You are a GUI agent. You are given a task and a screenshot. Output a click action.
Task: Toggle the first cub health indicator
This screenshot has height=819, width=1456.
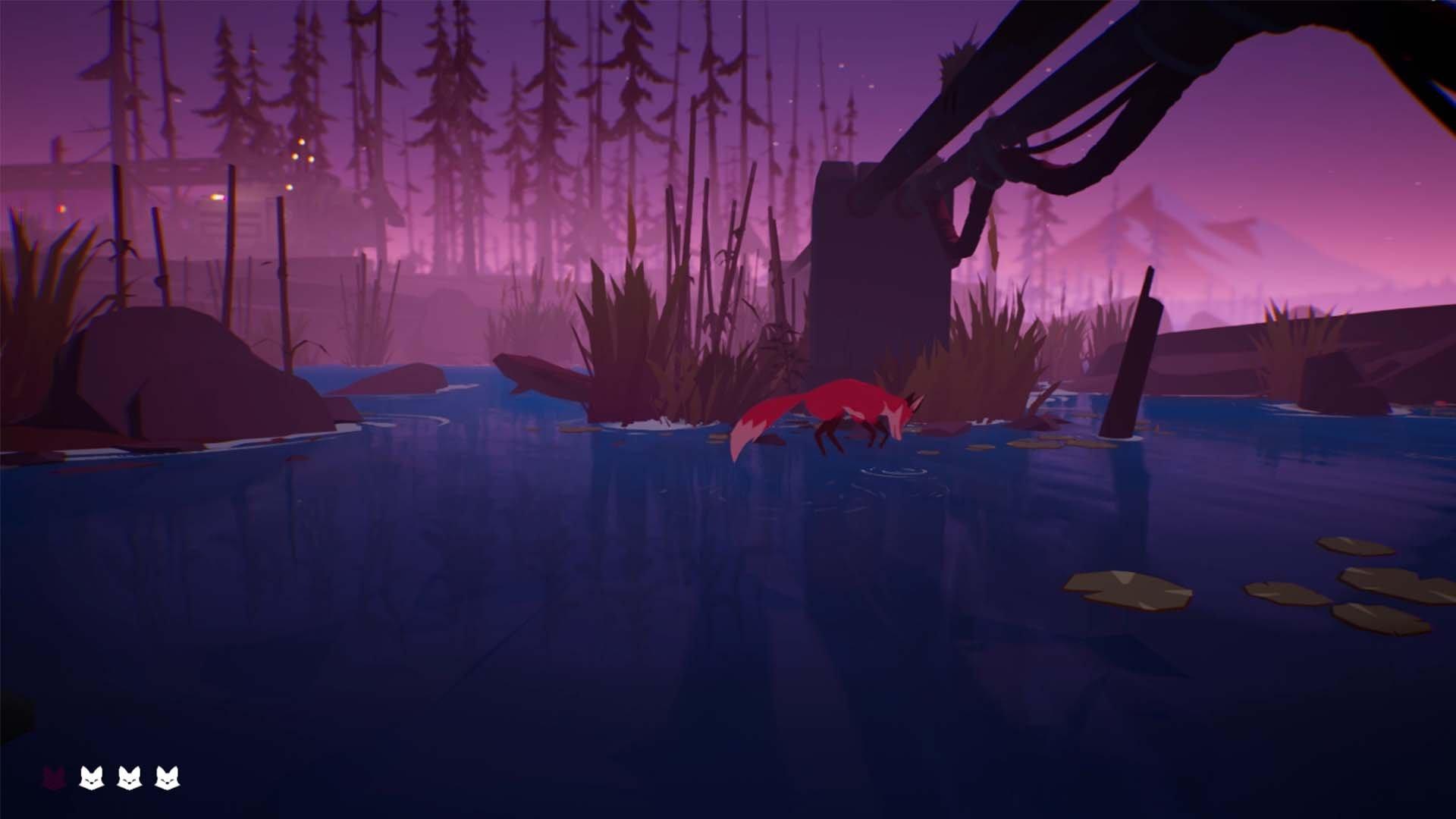click(x=91, y=777)
